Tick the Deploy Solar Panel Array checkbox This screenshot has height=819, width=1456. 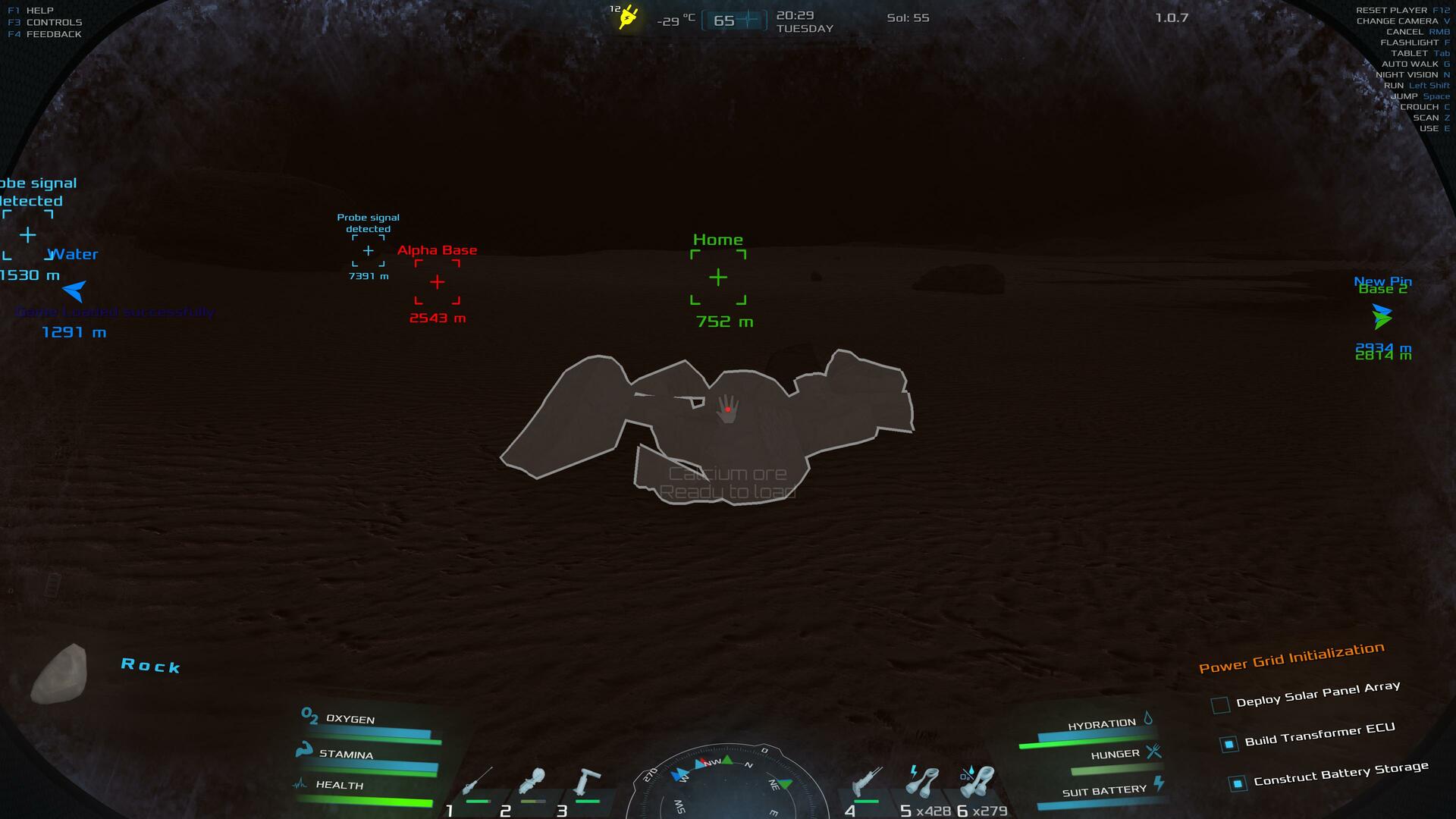pos(1220,705)
